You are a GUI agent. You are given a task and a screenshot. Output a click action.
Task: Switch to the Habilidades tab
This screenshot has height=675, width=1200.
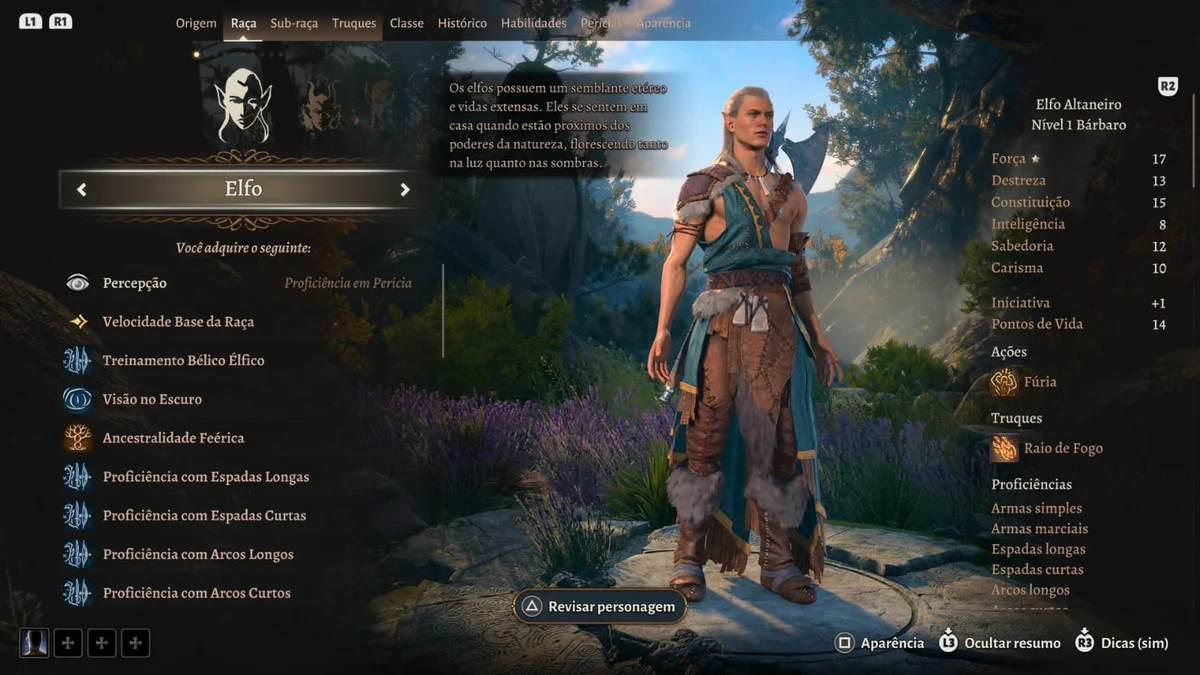coord(533,23)
